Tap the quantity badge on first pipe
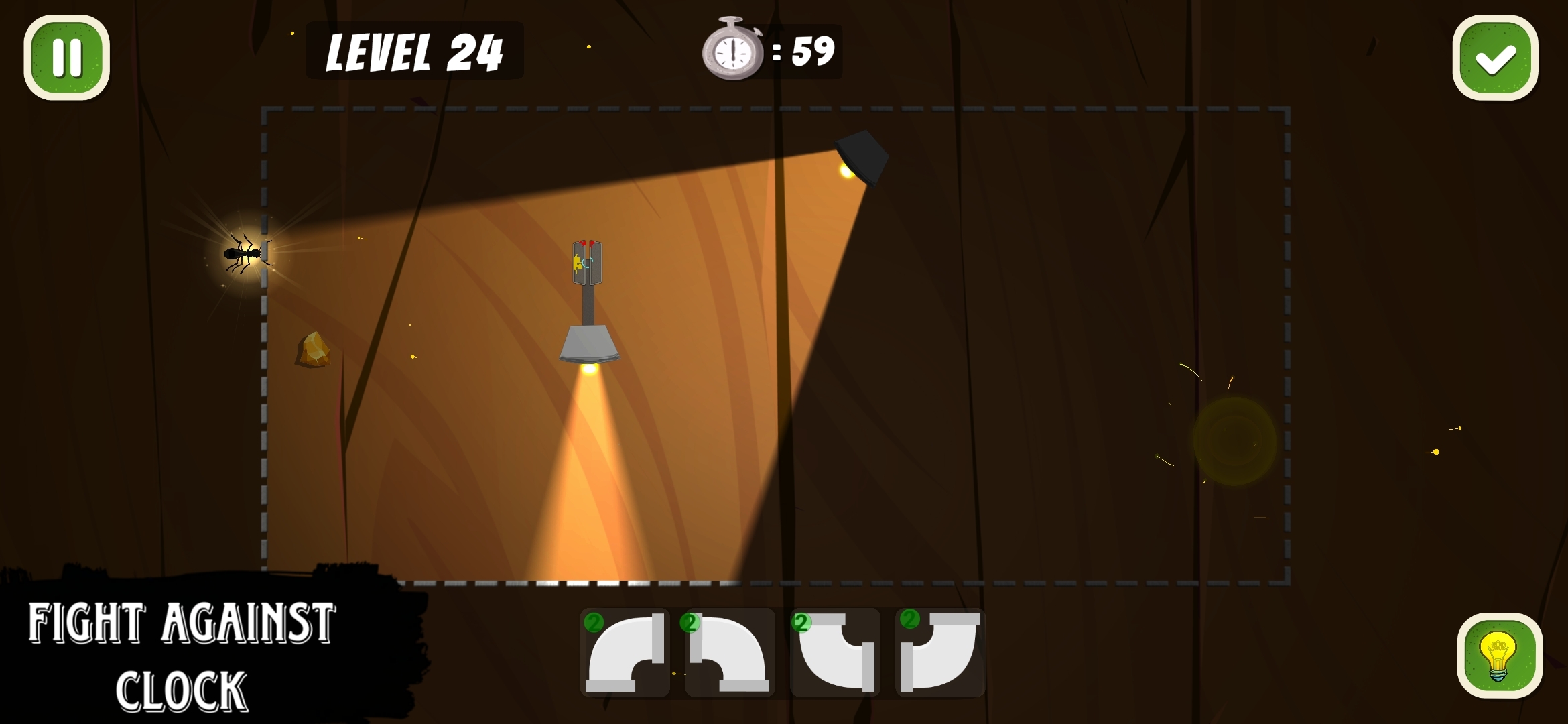 [593, 621]
